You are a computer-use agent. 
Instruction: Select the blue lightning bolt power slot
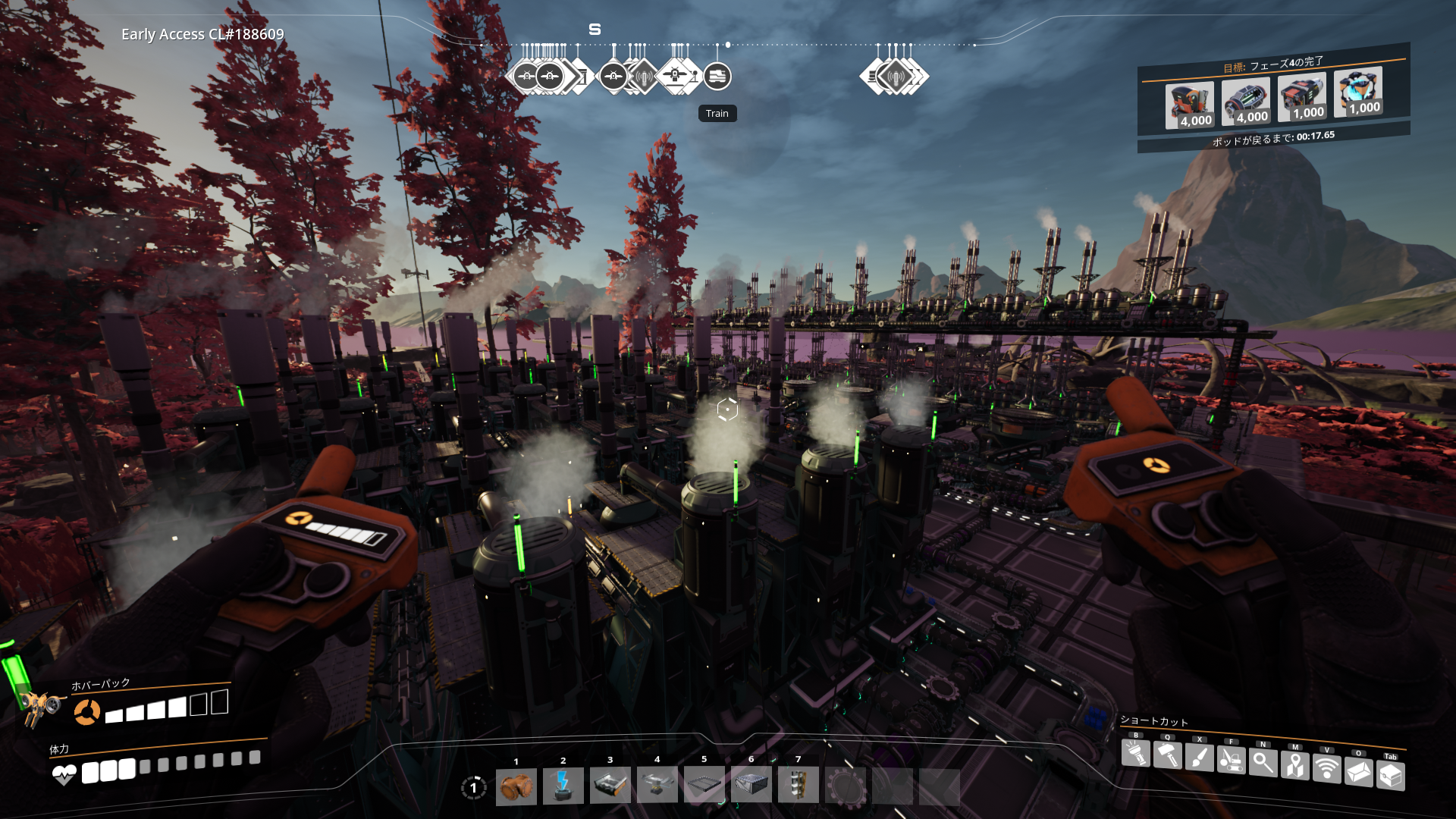563,786
